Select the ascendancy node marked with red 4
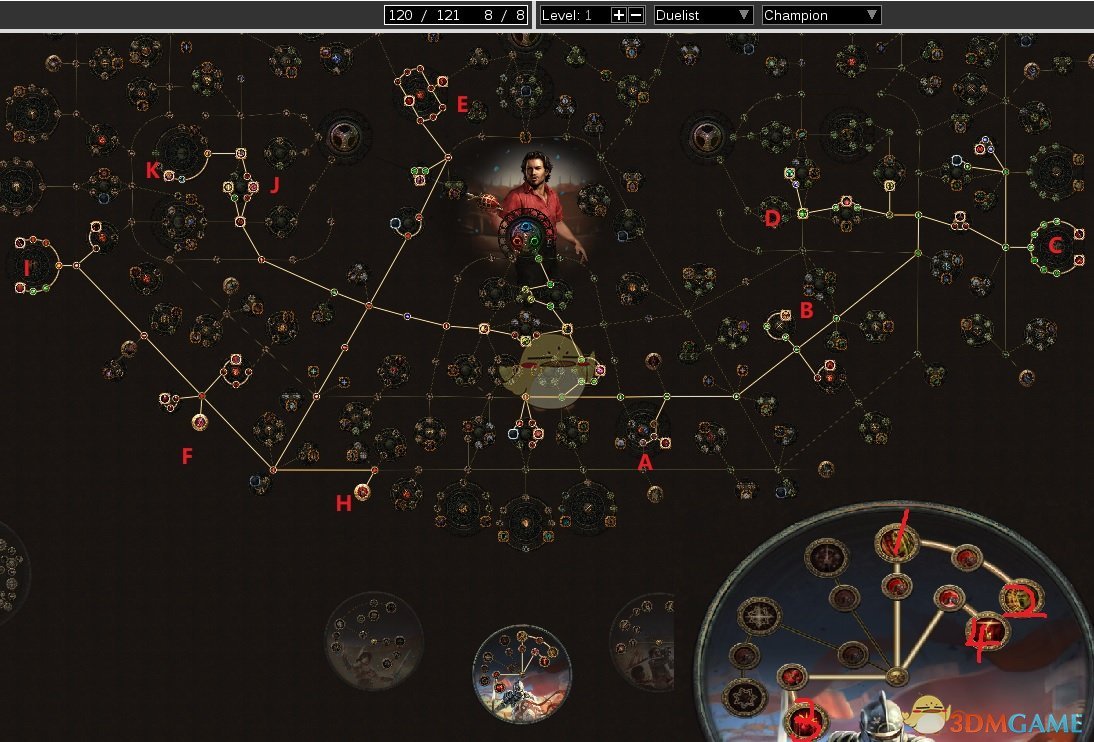1094x742 pixels. click(987, 632)
